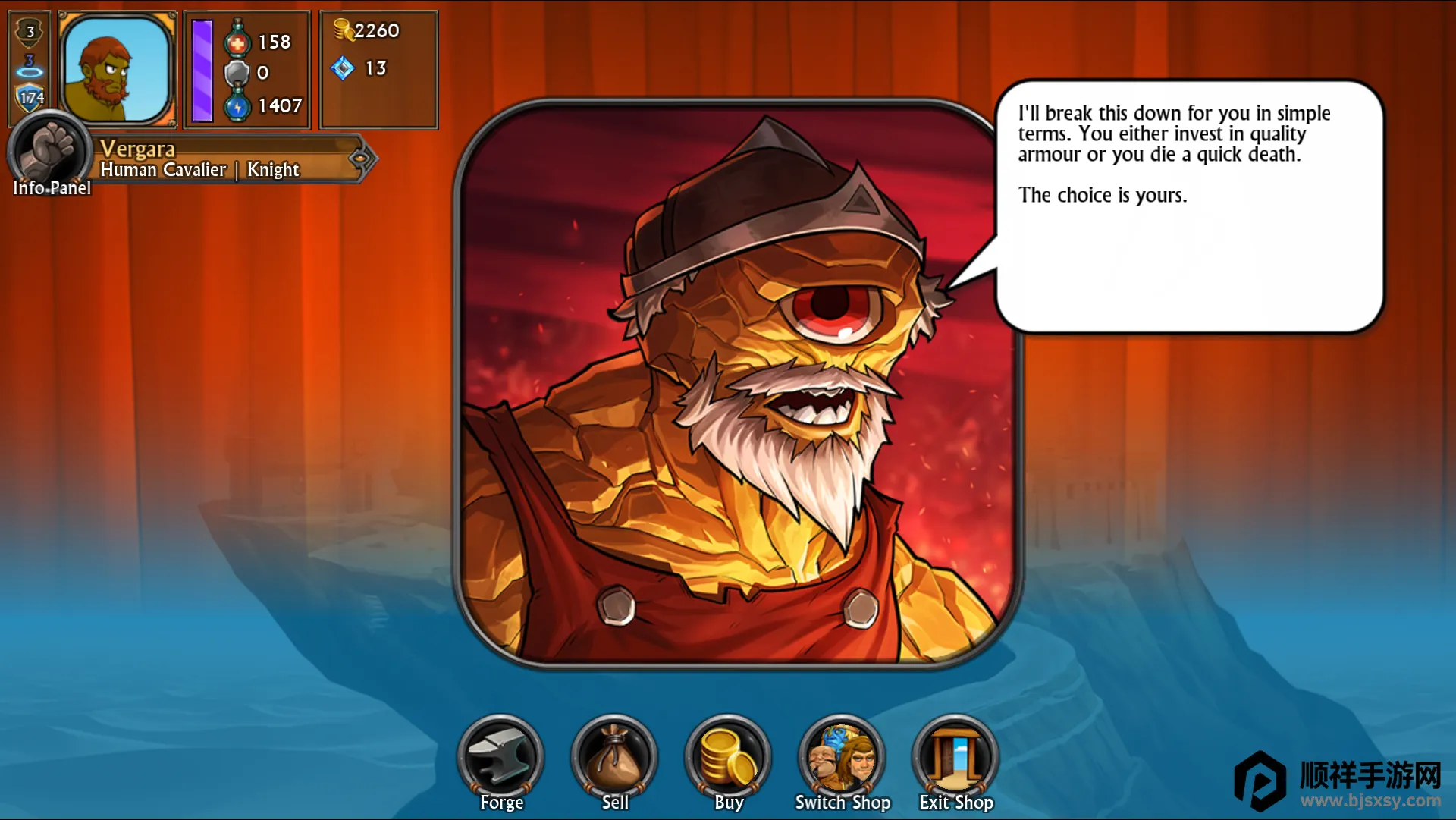Click Vergara's hero portrait

pos(117,69)
